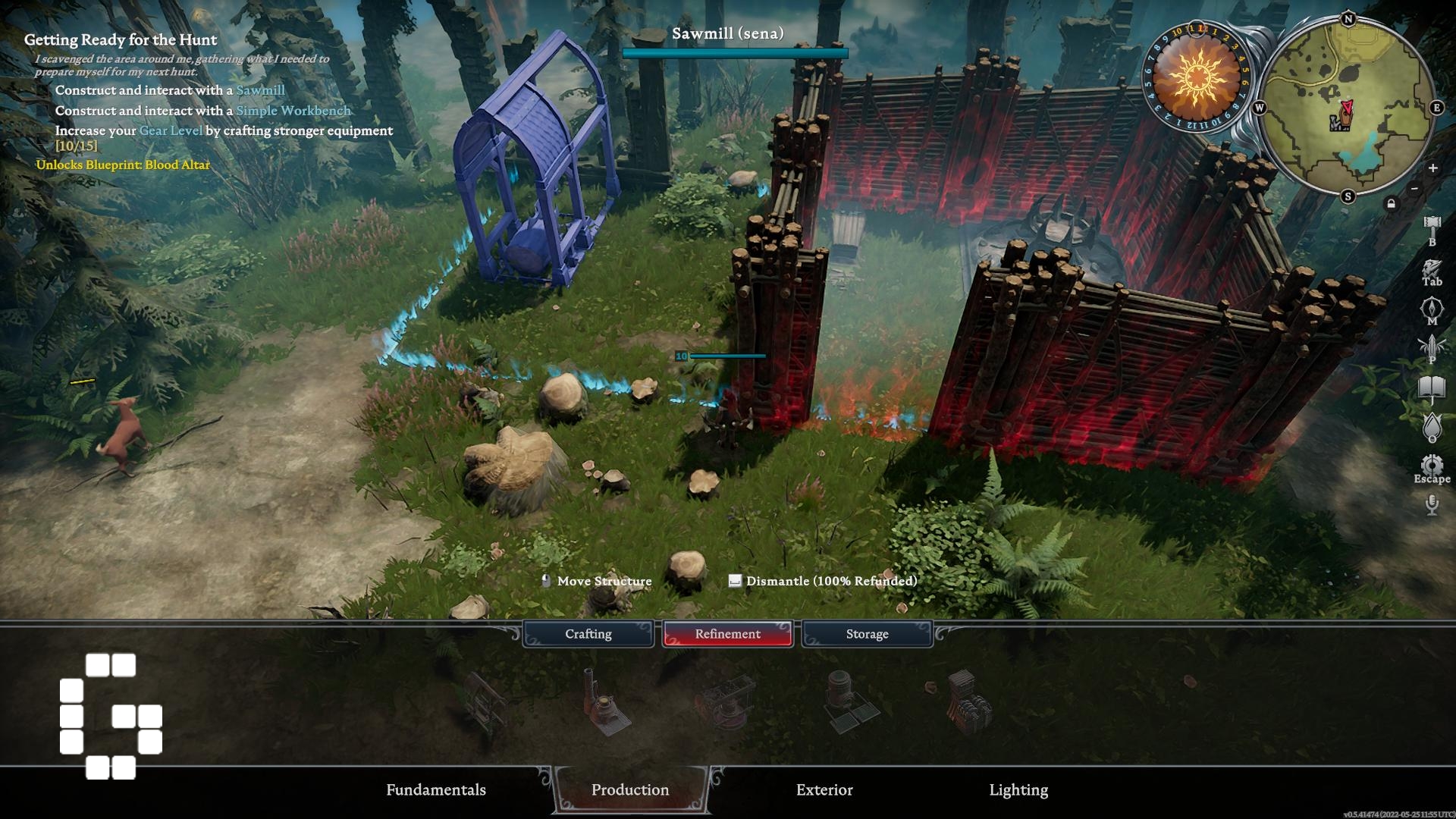This screenshot has height=819, width=1456.
Task: Select the Refinement subcategory
Action: click(x=727, y=634)
